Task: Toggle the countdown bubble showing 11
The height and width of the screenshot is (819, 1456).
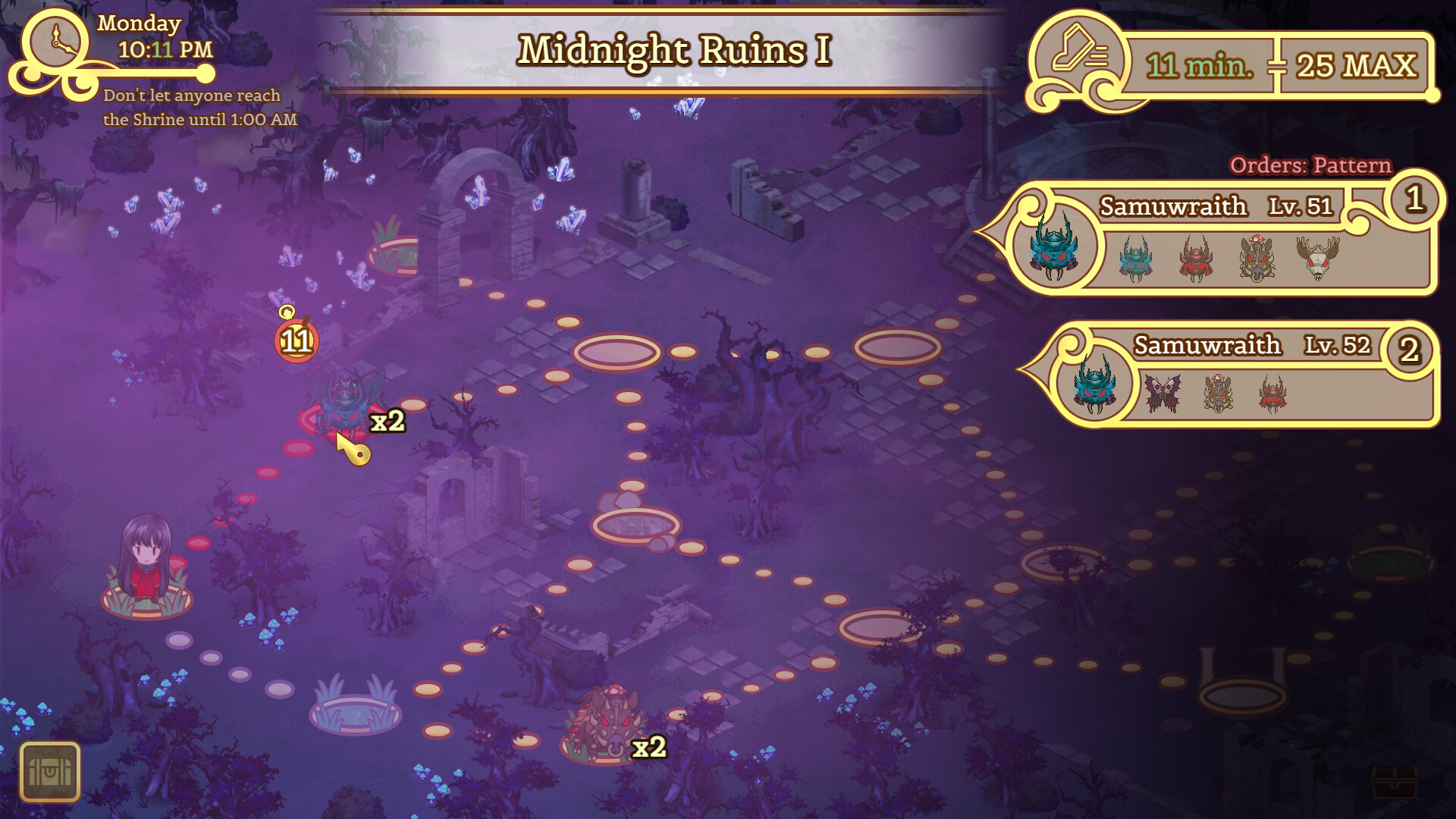Action: point(297,341)
